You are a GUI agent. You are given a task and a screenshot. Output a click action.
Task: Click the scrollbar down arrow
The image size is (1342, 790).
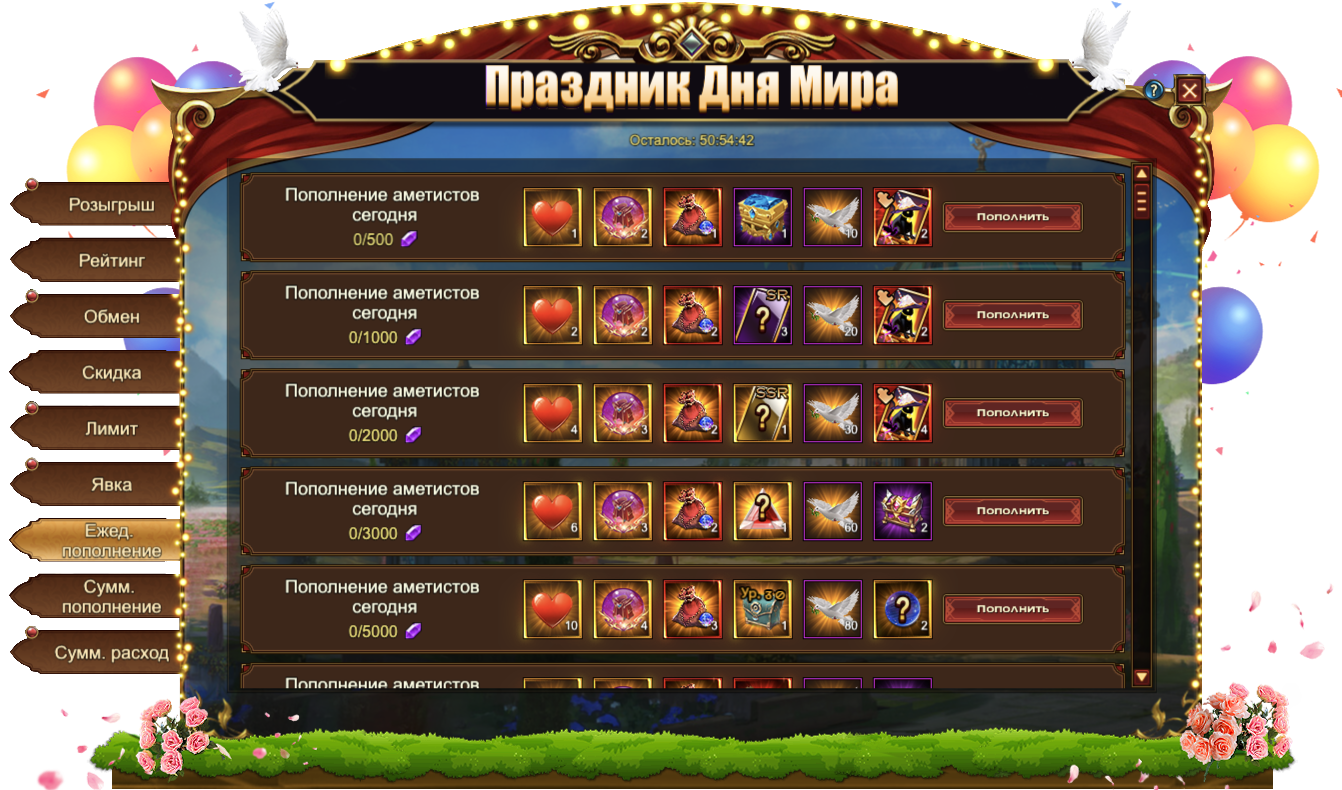tap(1141, 677)
